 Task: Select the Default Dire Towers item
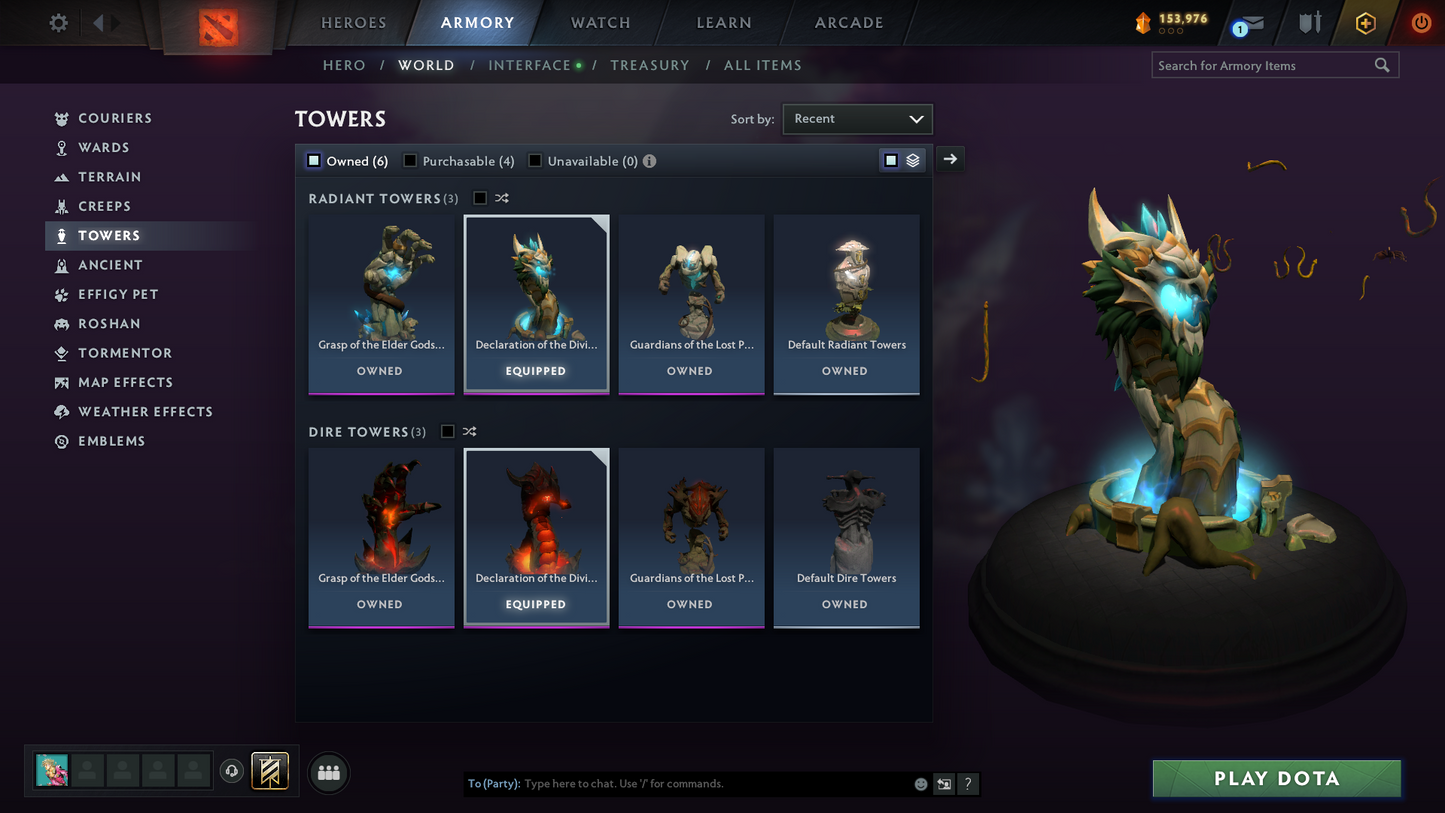[846, 537]
